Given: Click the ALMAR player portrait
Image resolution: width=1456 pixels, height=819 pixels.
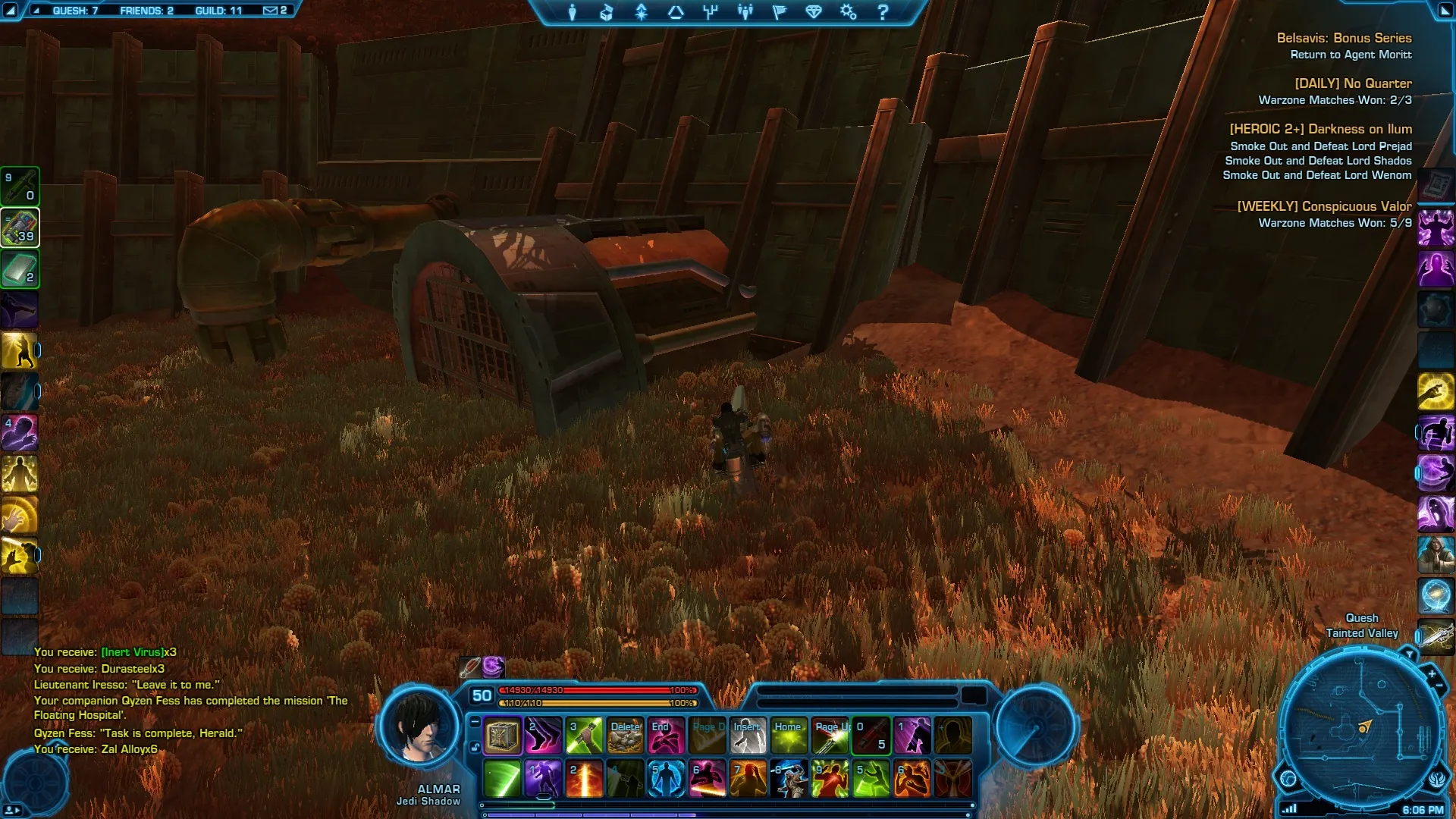Looking at the screenshot, I should point(419,728).
